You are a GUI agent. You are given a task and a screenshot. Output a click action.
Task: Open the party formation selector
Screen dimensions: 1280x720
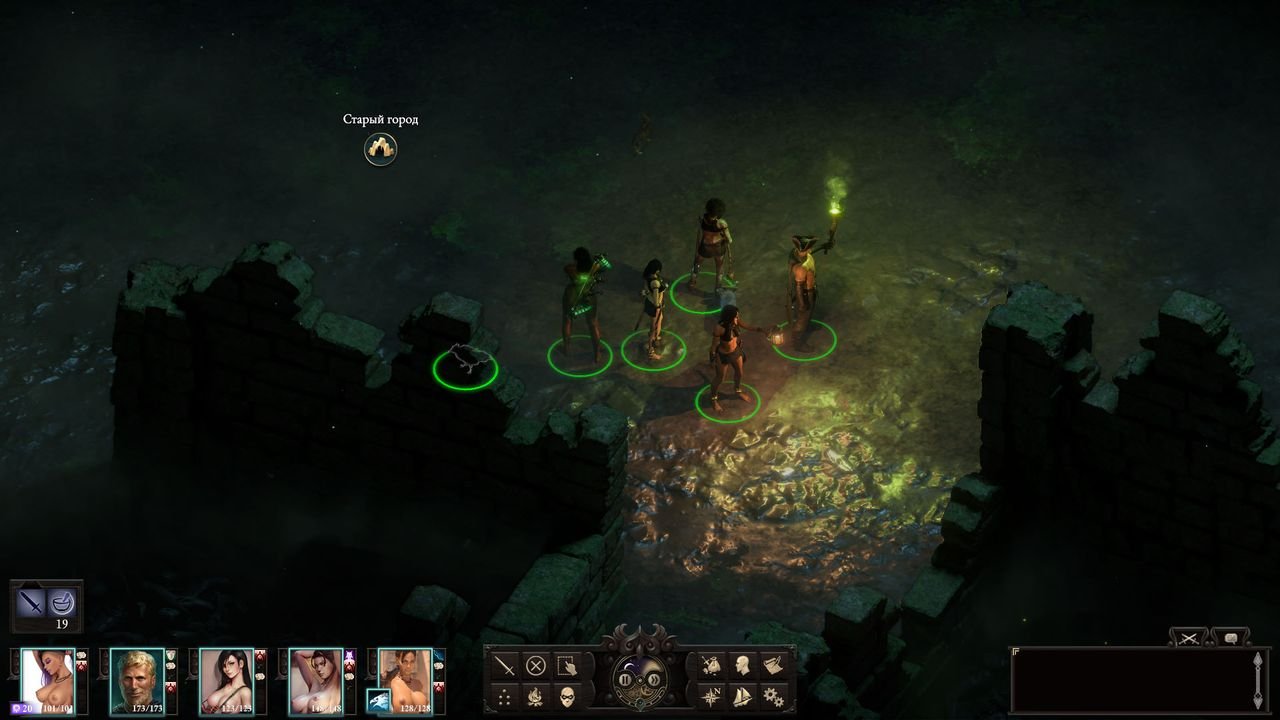click(504, 696)
